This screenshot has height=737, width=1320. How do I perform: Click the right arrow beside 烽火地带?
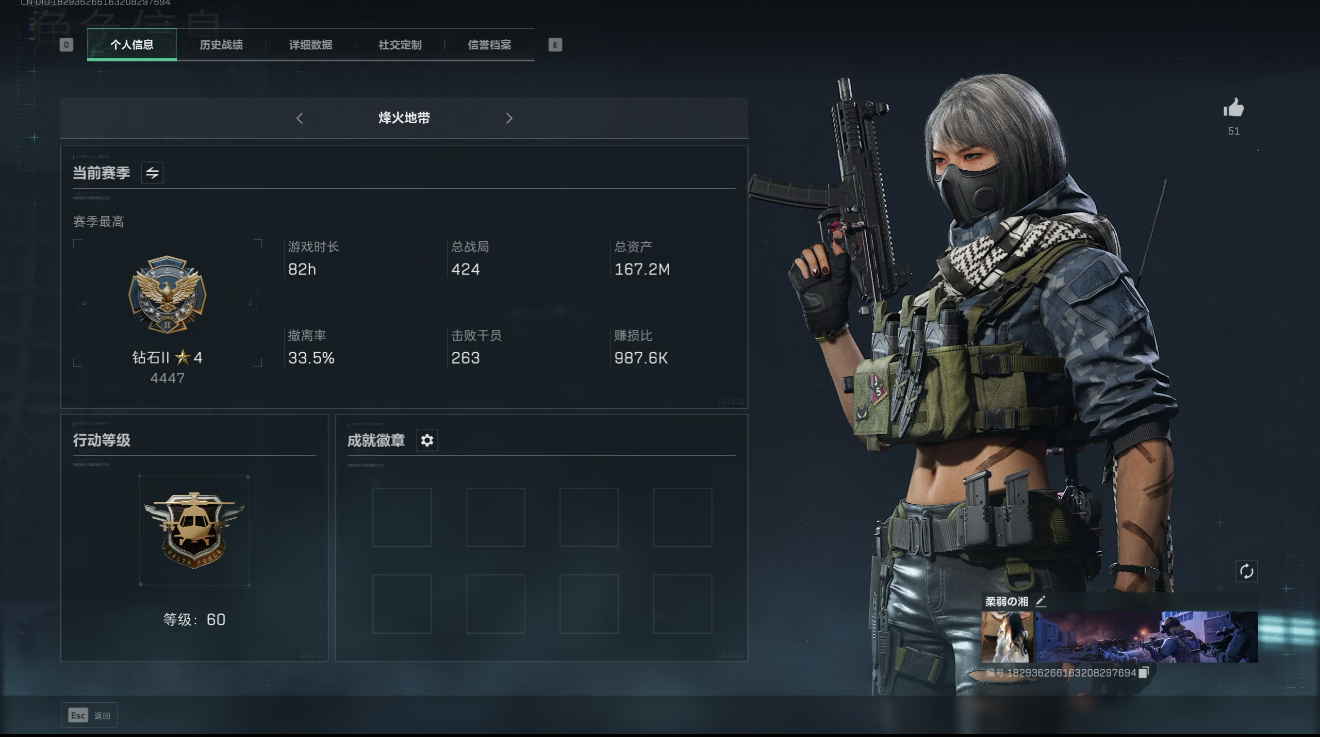tap(509, 118)
